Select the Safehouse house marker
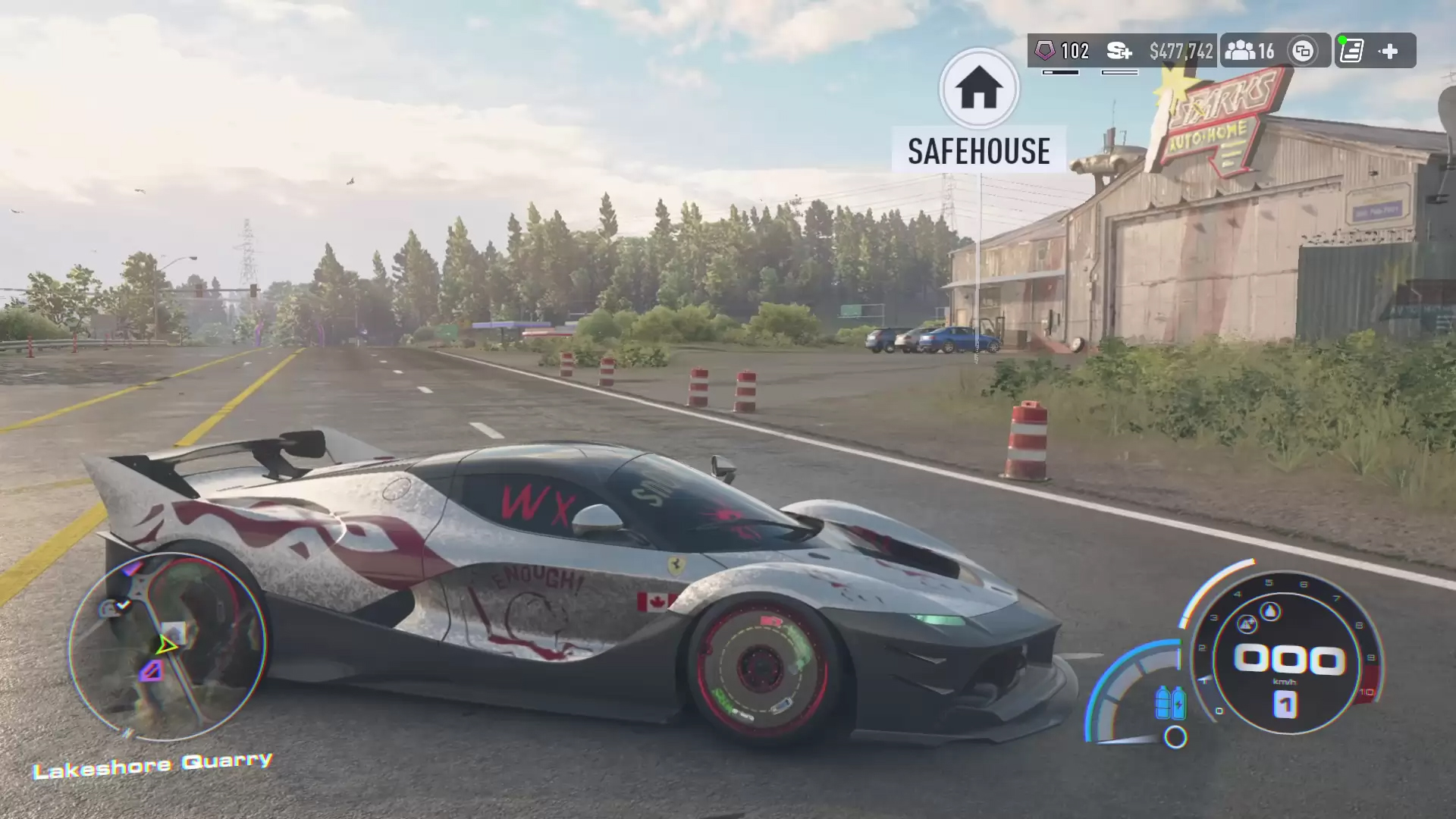 979,89
